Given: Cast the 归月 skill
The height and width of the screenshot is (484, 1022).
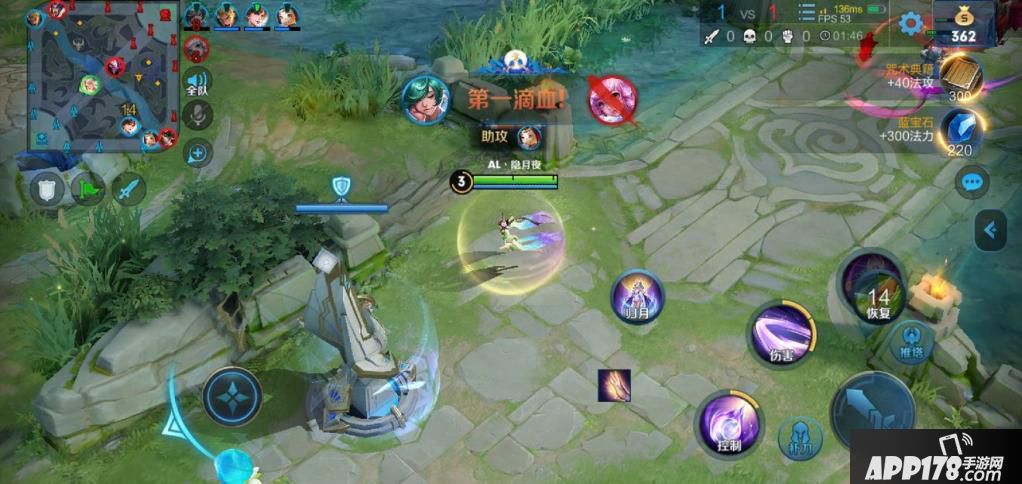Looking at the screenshot, I should (x=637, y=298).
